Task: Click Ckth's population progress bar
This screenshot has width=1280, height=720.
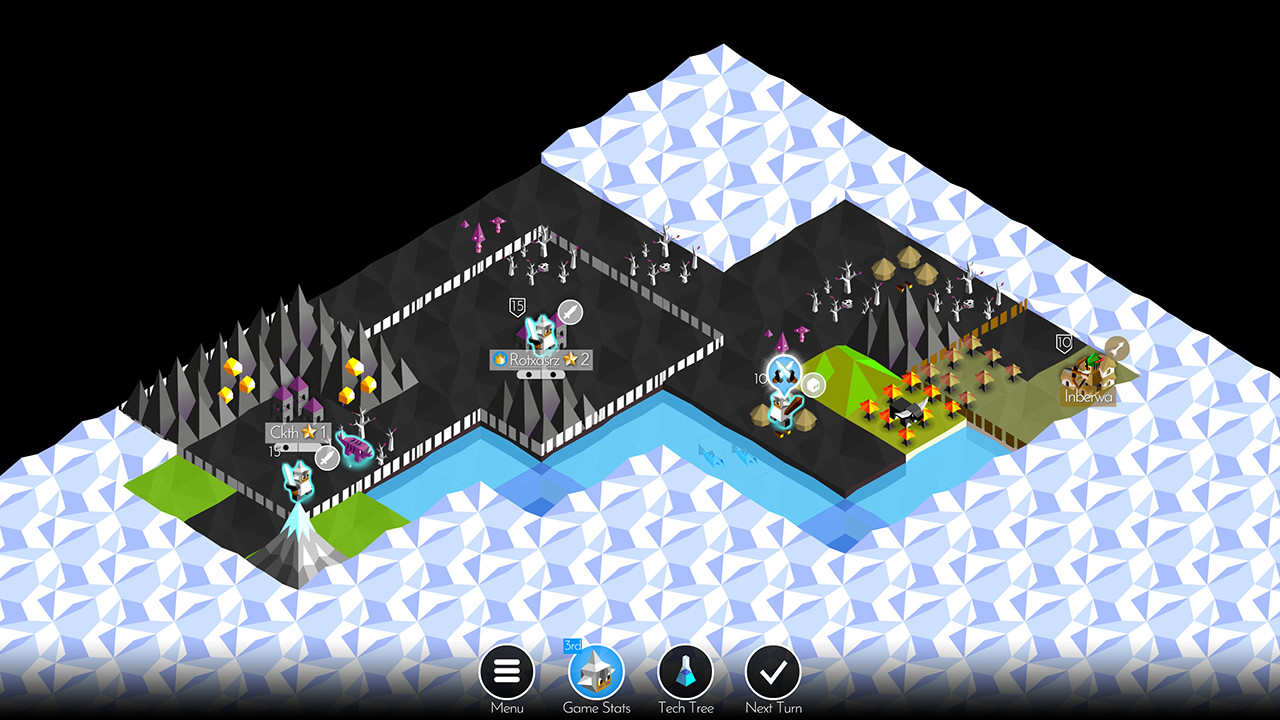Action: [x=296, y=447]
